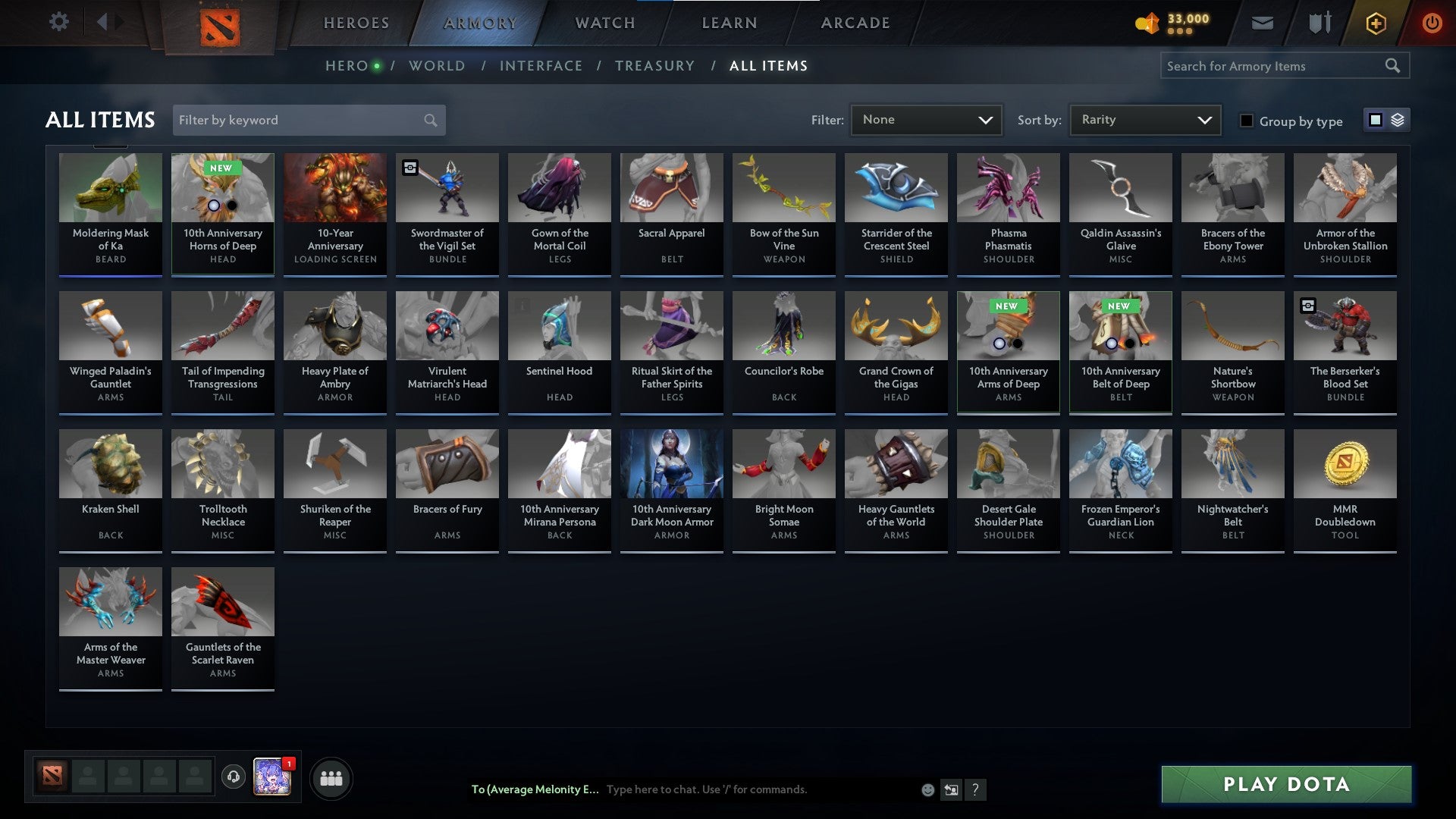The width and height of the screenshot is (1456, 819).
Task: Click the golden plus hexagon icon
Action: tap(1376, 22)
